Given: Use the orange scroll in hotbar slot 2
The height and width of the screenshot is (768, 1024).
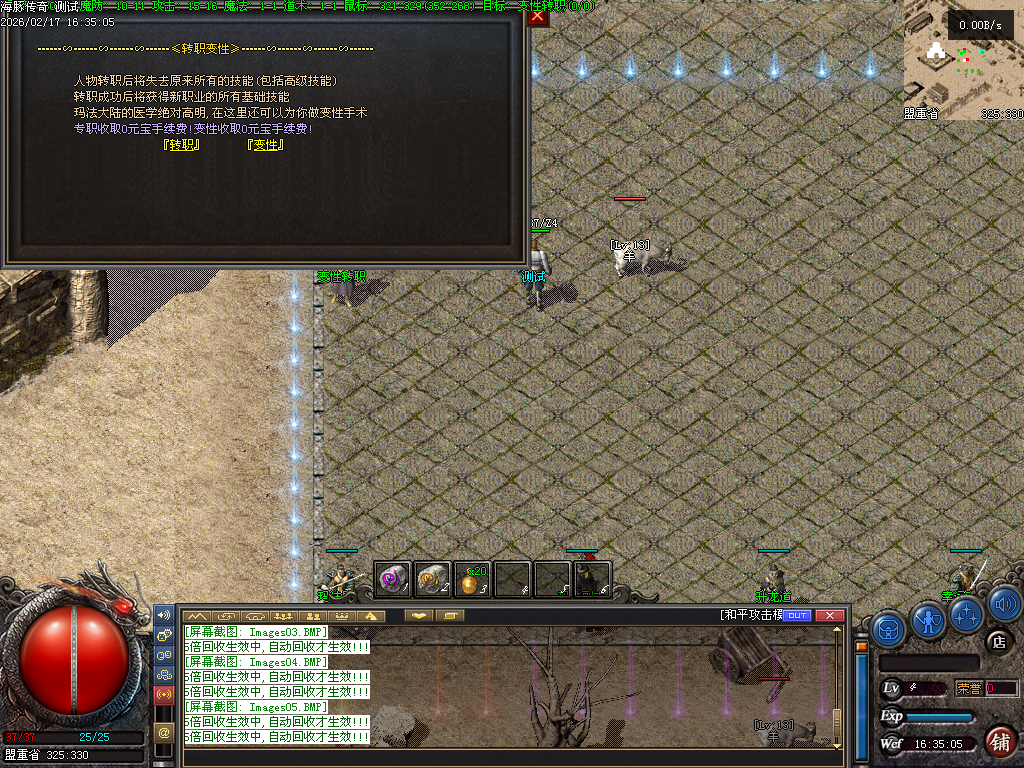Looking at the screenshot, I should pyautogui.click(x=433, y=579).
